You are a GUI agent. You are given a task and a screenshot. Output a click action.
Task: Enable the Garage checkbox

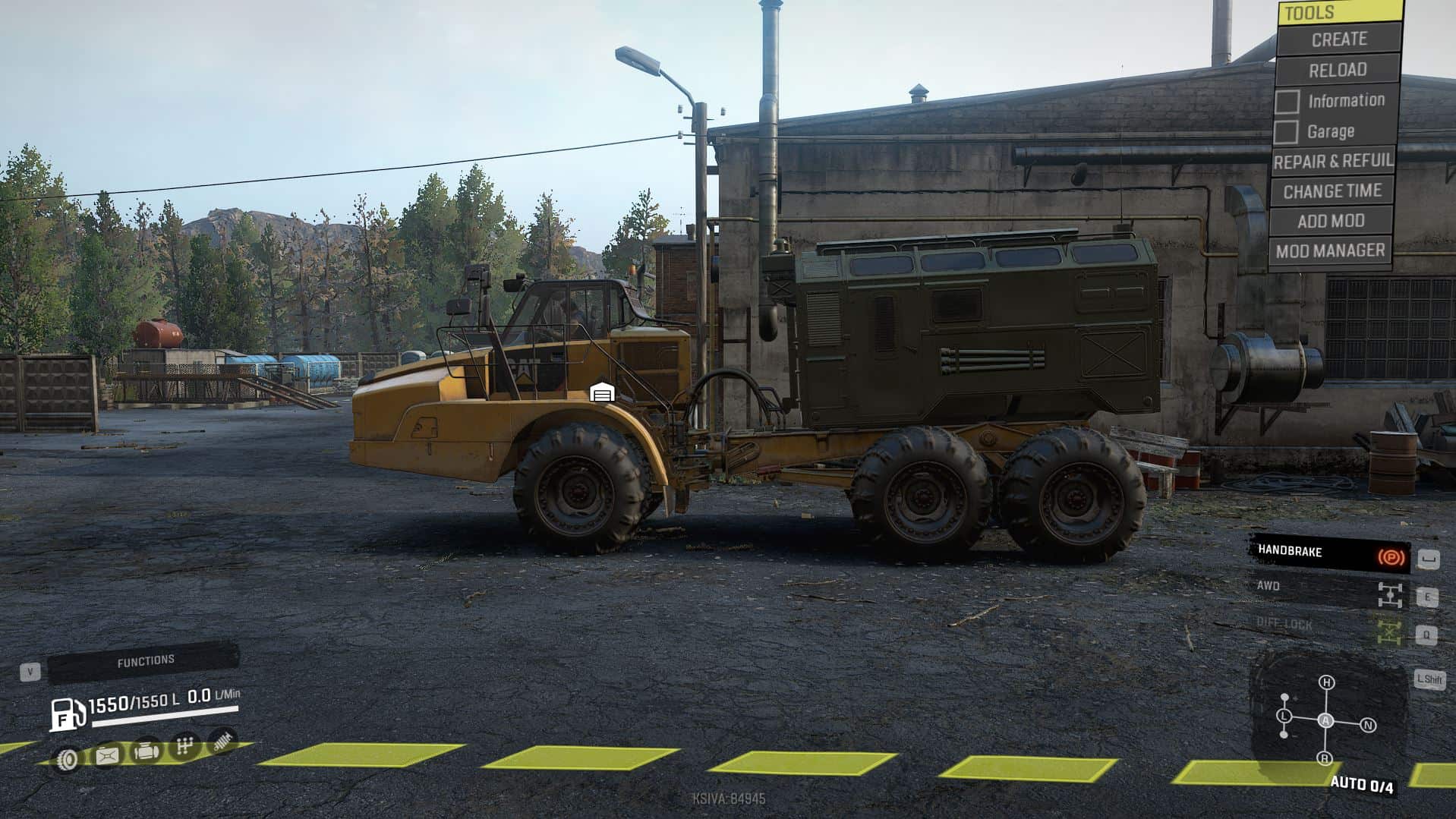point(1285,132)
